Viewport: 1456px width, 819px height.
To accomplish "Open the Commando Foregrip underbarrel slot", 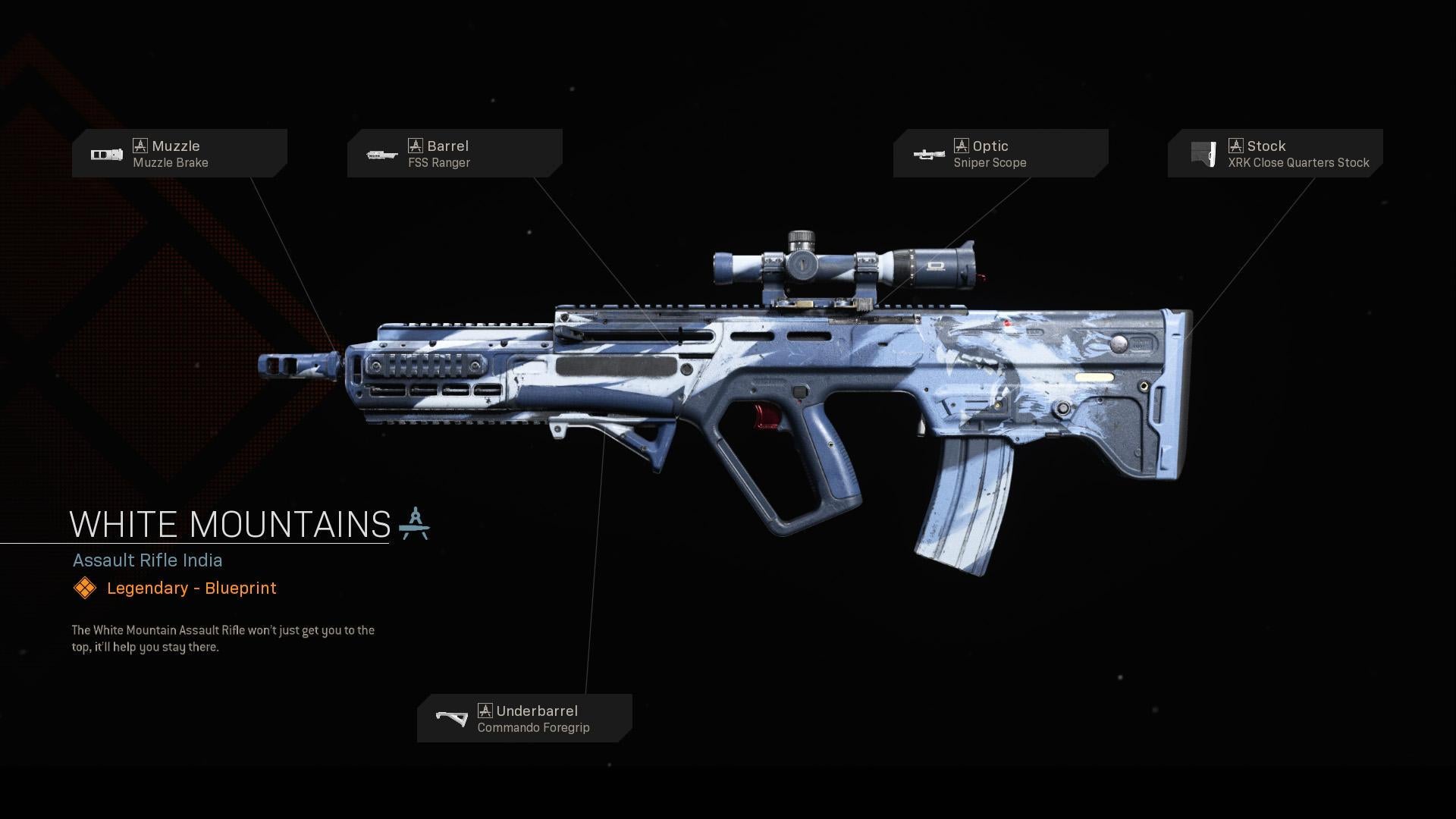I will coord(524,718).
